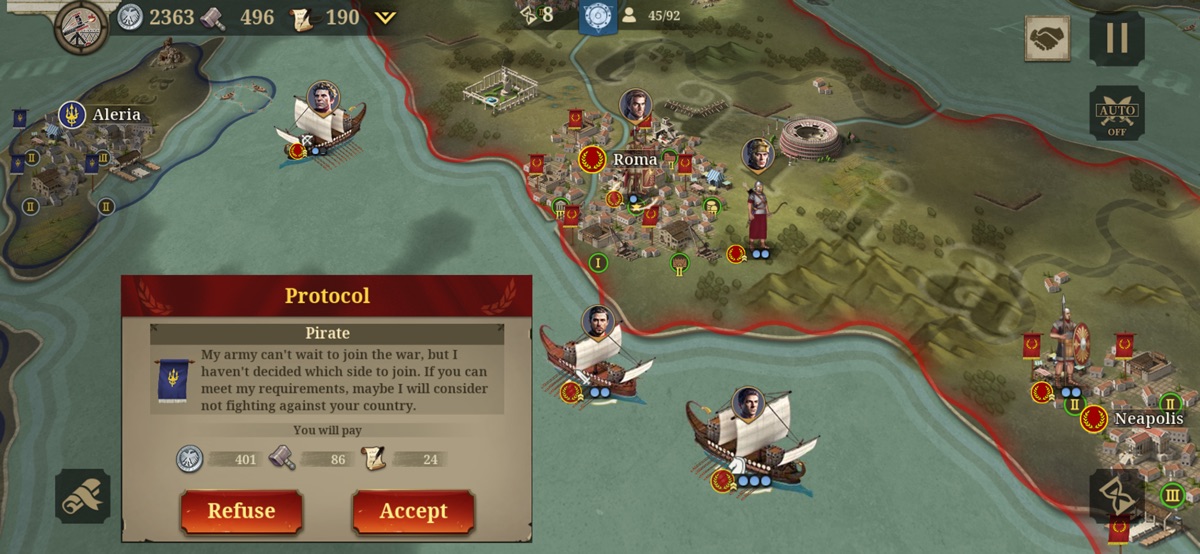Expand the resource bar dropdown arrow

[x=386, y=17]
